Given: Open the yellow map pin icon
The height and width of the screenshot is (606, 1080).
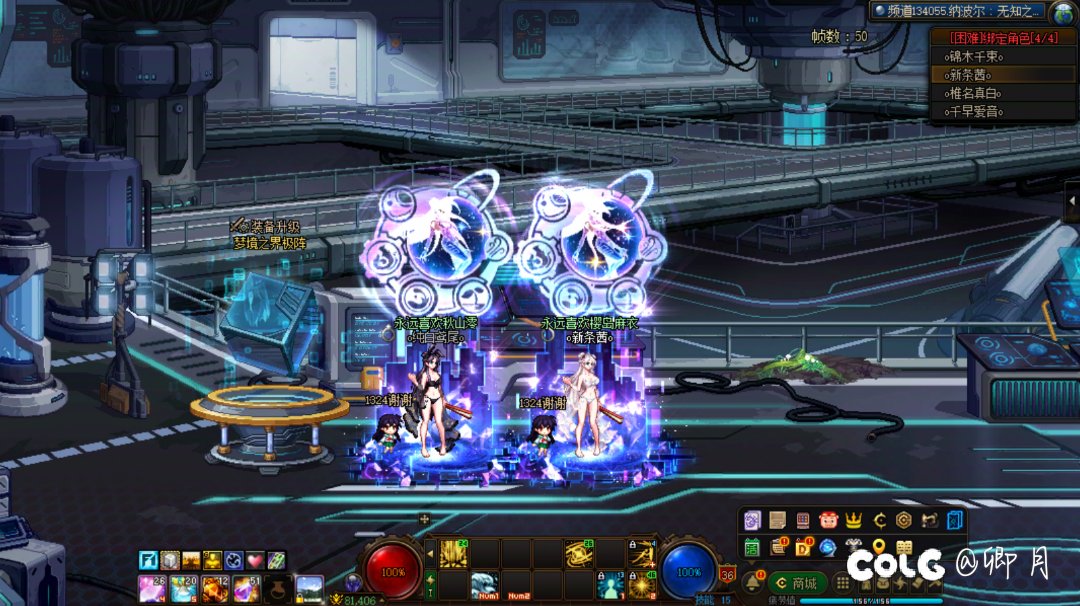Looking at the screenshot, I should [x=879, y=547].
